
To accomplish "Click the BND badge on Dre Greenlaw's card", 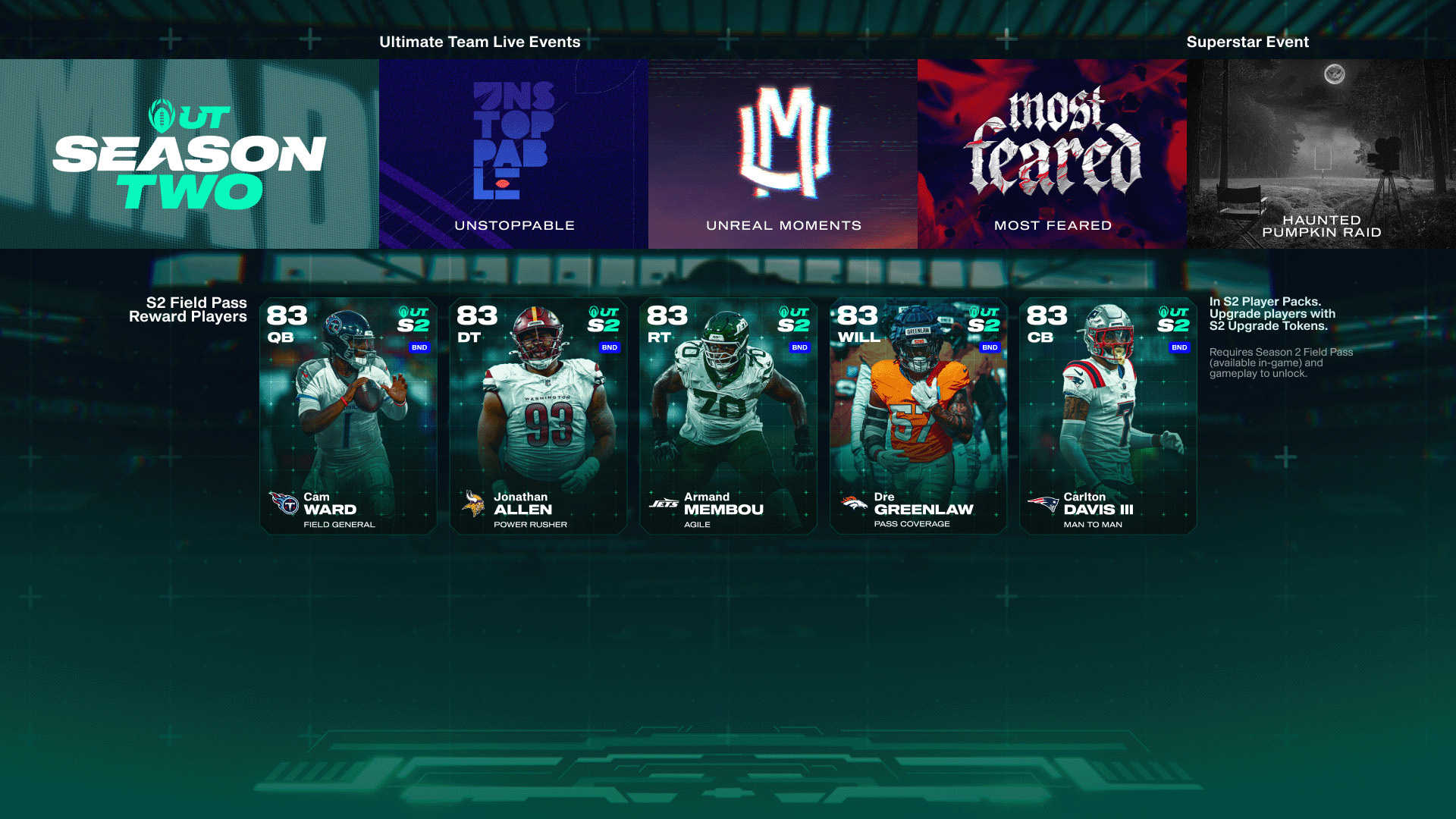I will [989, 347].
